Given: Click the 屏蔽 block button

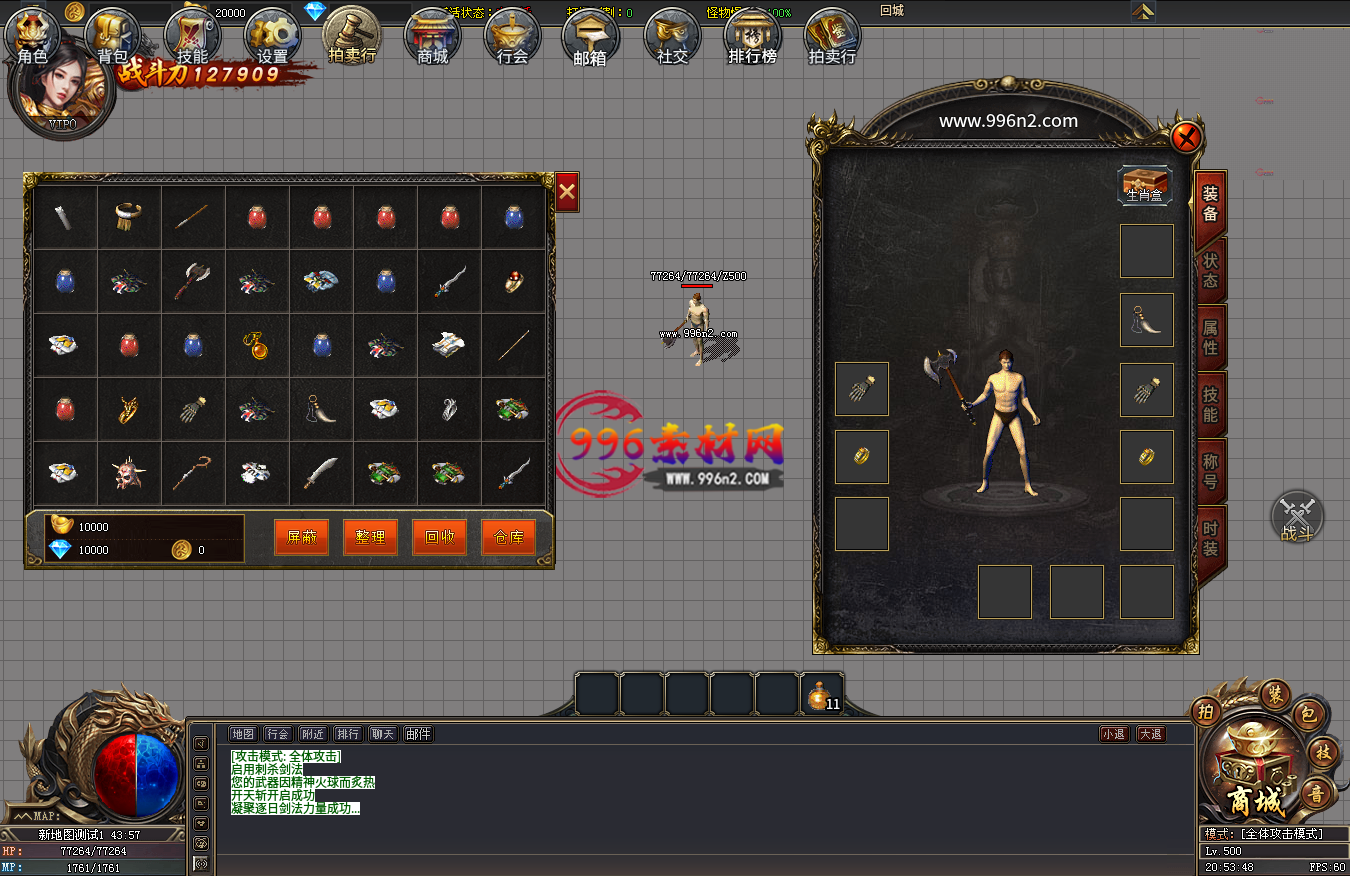Looking at the screenshot, I should pyautogui.click(x=301, y=537).
